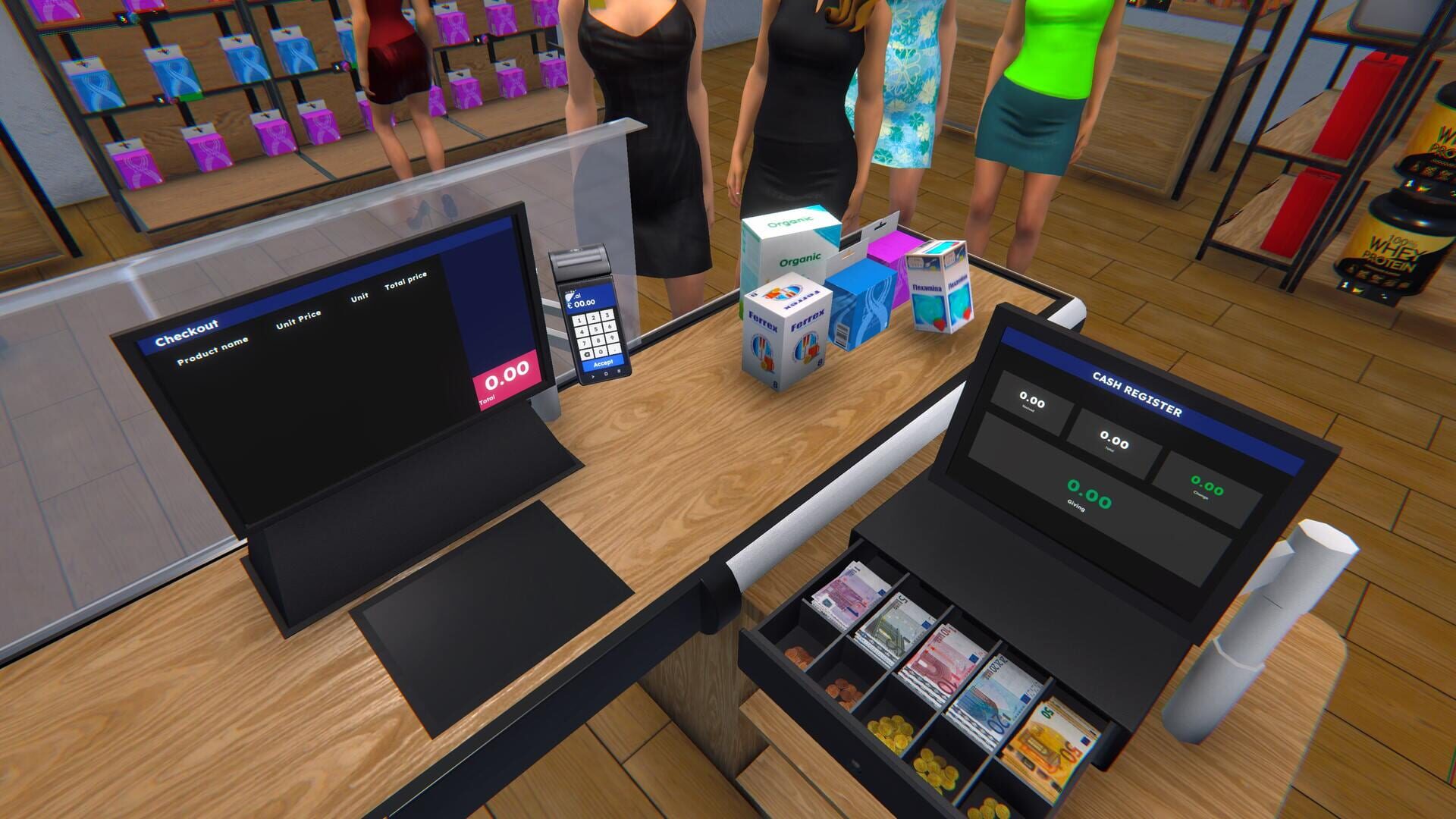Viewport: 1456px width, 819px height.
Task: Click the .al logo on the terminal screen
Action: click(571, 295)
